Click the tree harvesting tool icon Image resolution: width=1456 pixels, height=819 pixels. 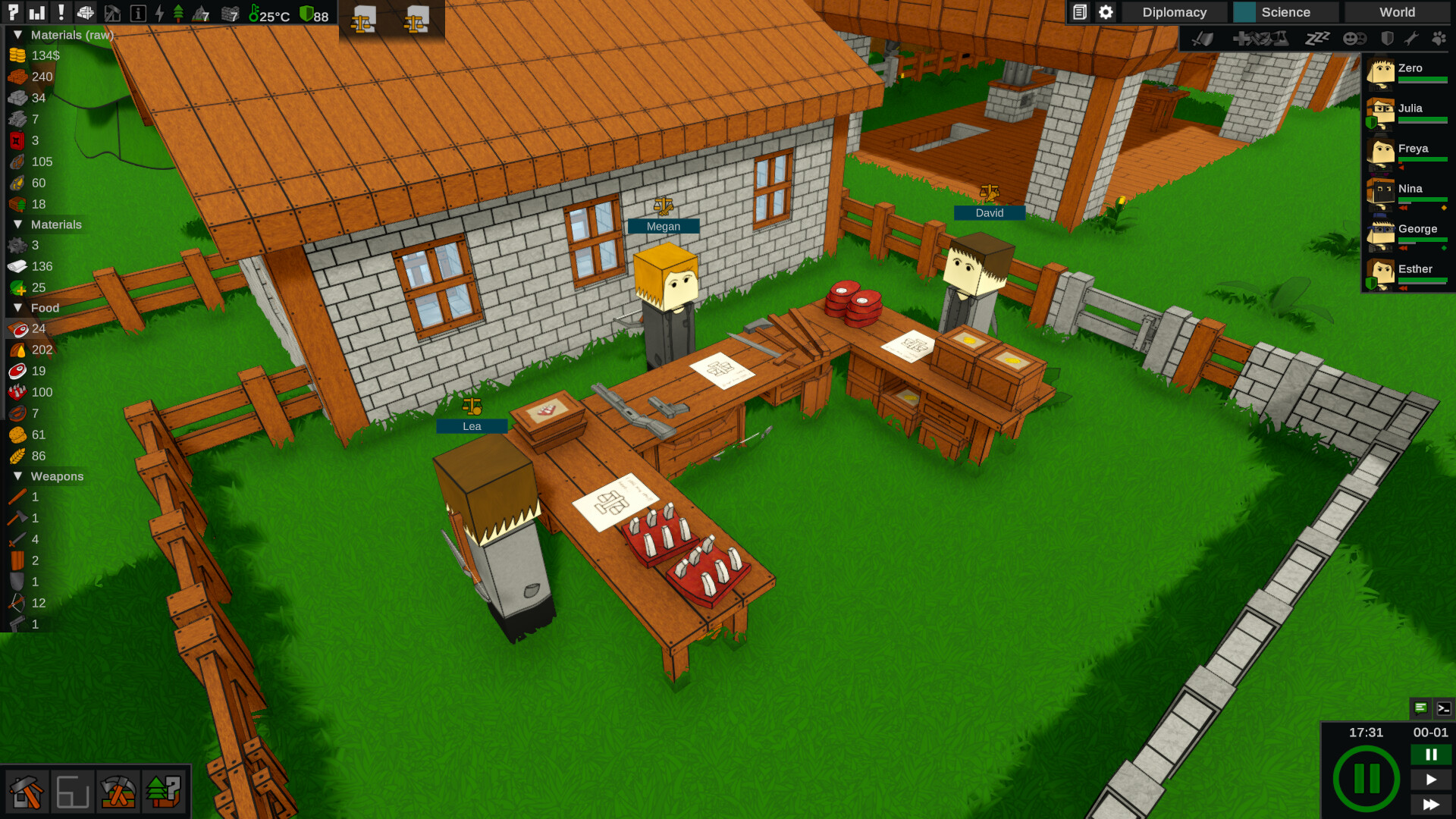(162, 792)
